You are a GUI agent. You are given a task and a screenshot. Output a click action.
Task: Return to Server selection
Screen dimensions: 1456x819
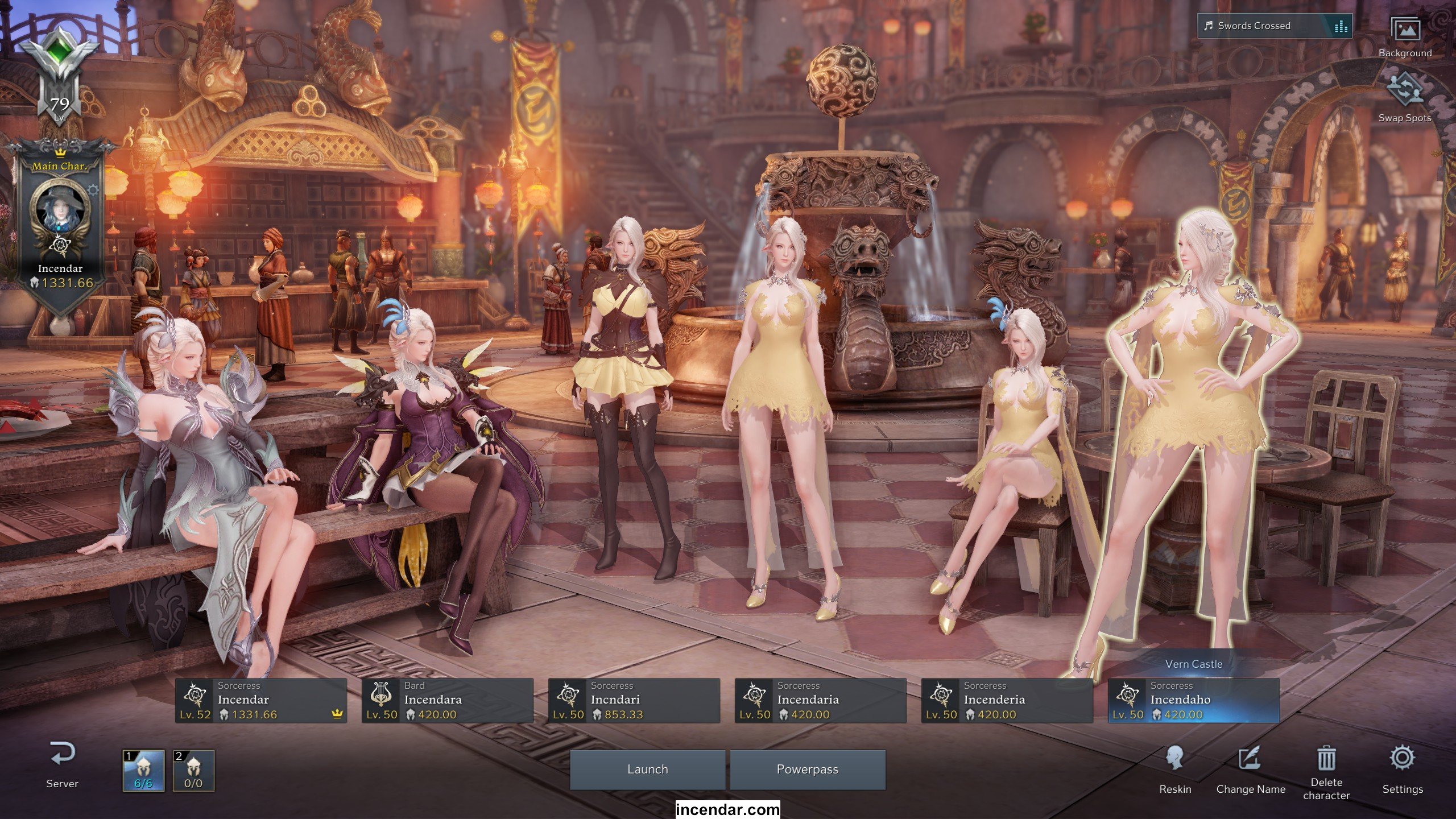(62, 764)
